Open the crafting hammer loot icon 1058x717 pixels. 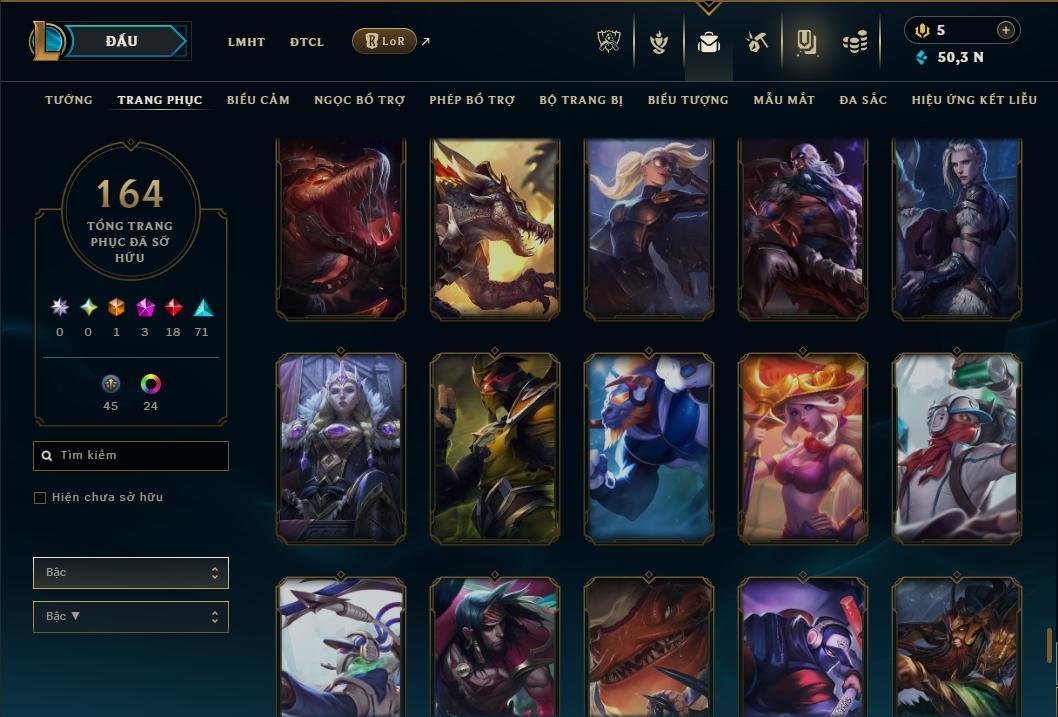point(757,42)
